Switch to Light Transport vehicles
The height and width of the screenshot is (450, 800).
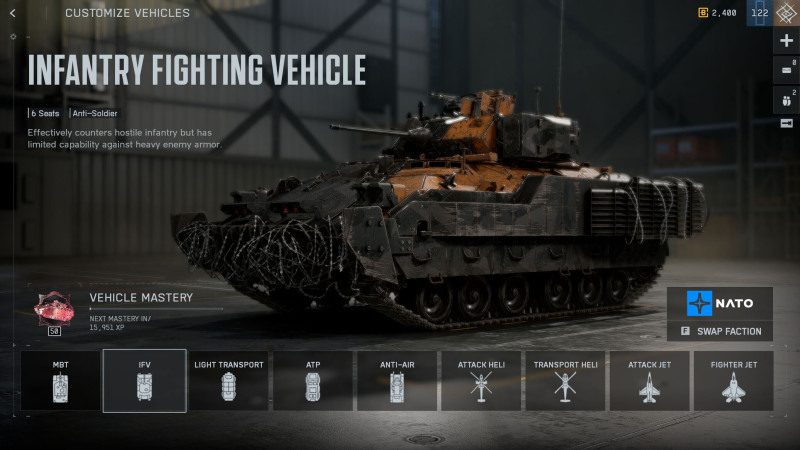click(229, 380)
